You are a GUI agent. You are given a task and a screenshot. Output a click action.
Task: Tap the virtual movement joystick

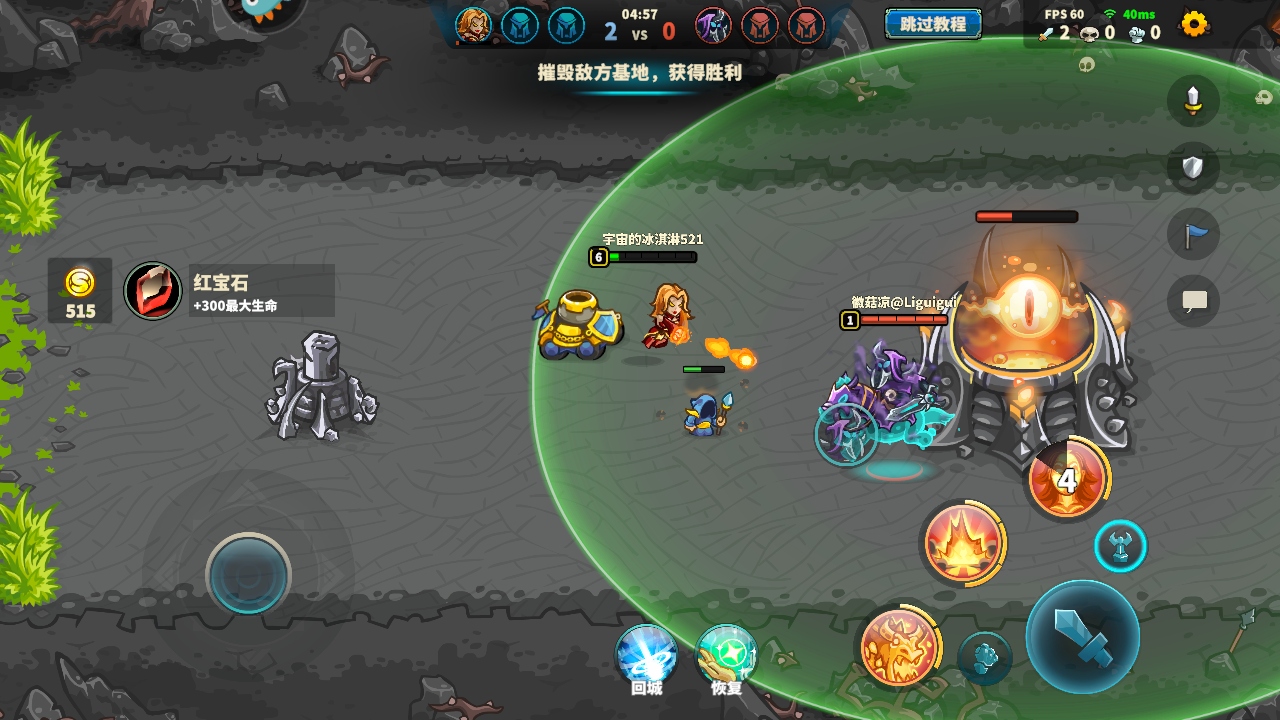pos(248,574)
